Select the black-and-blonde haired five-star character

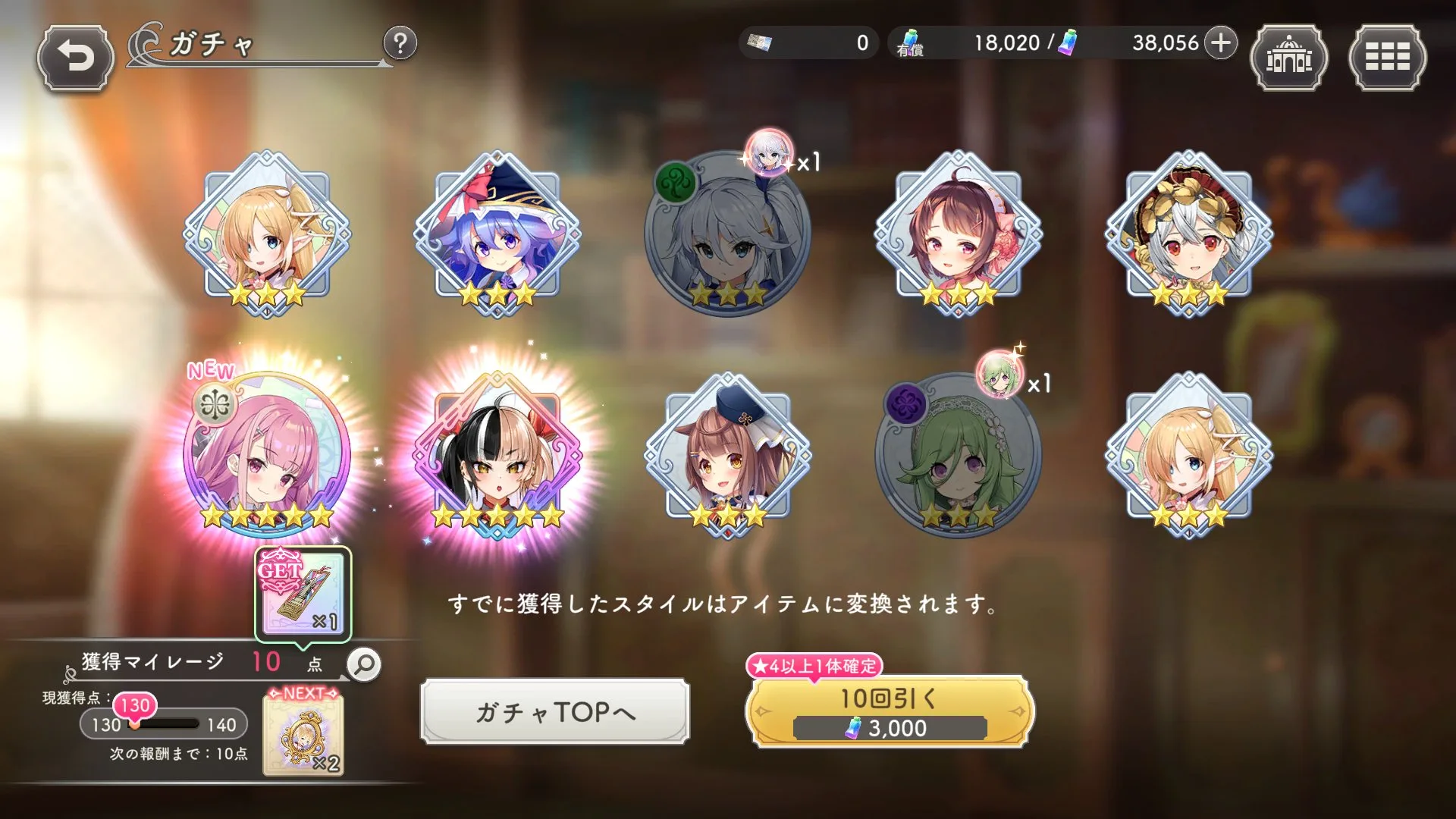pos(497,455)
